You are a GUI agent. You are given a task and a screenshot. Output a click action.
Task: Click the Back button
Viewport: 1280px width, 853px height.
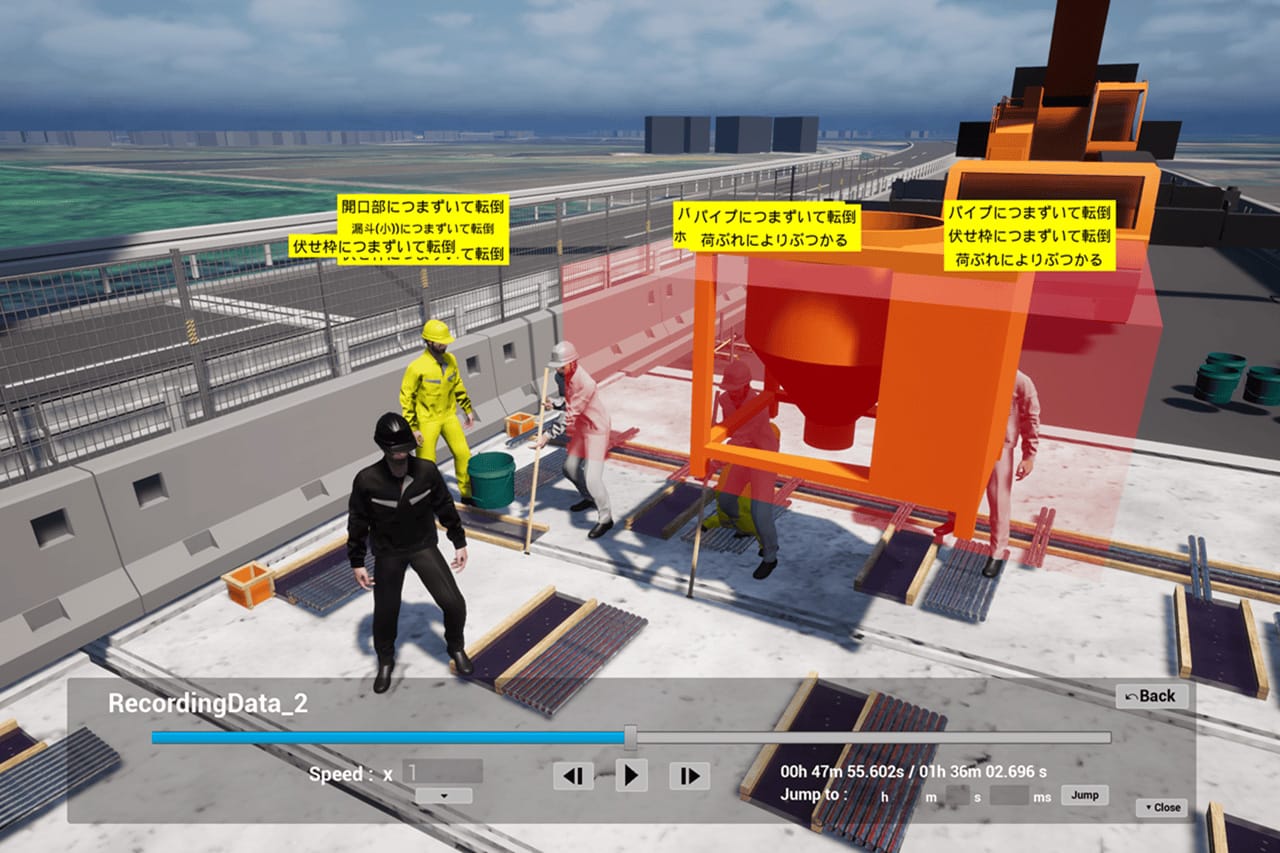1151,696
